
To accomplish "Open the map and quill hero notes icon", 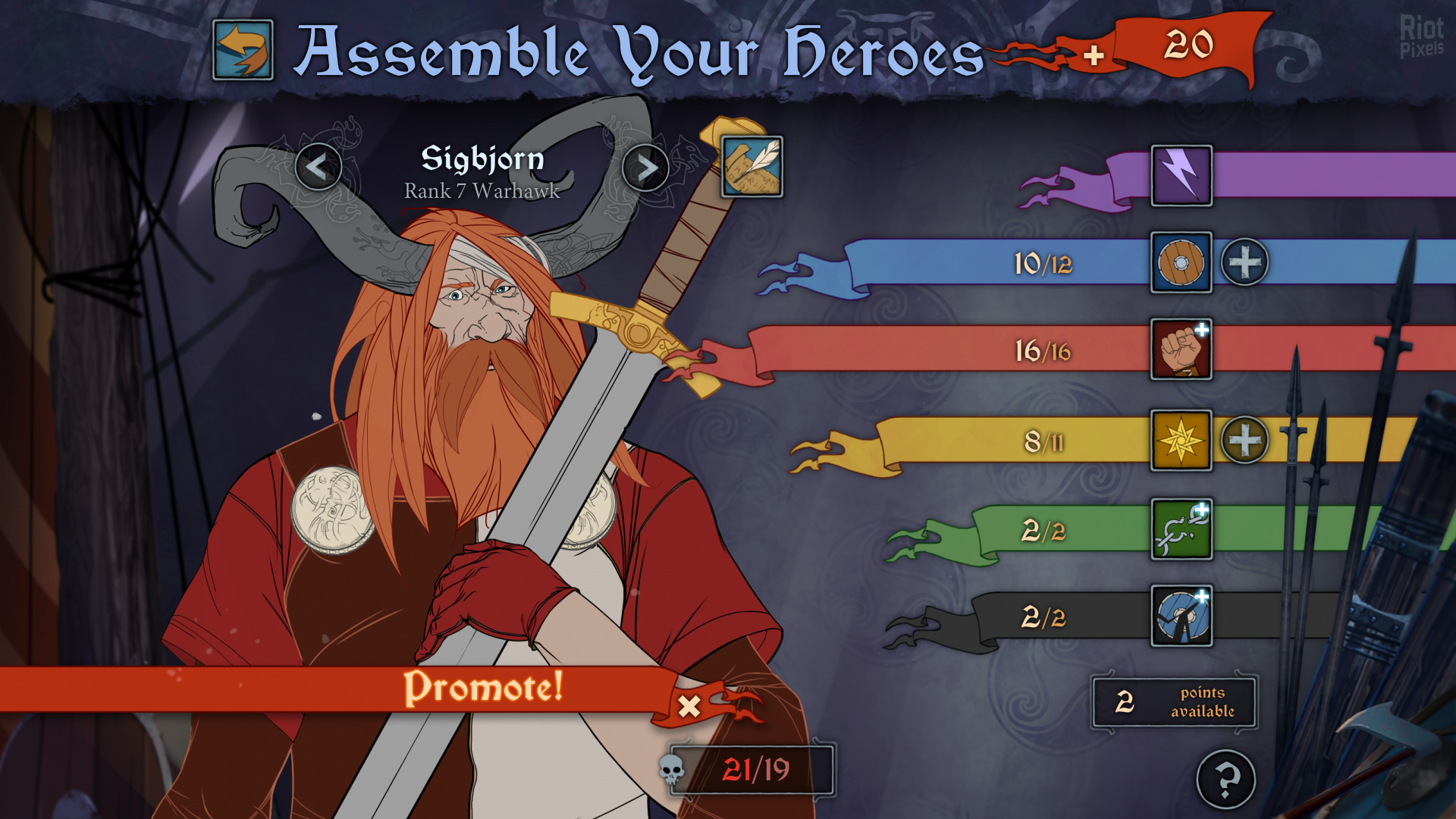I will 752,167.
